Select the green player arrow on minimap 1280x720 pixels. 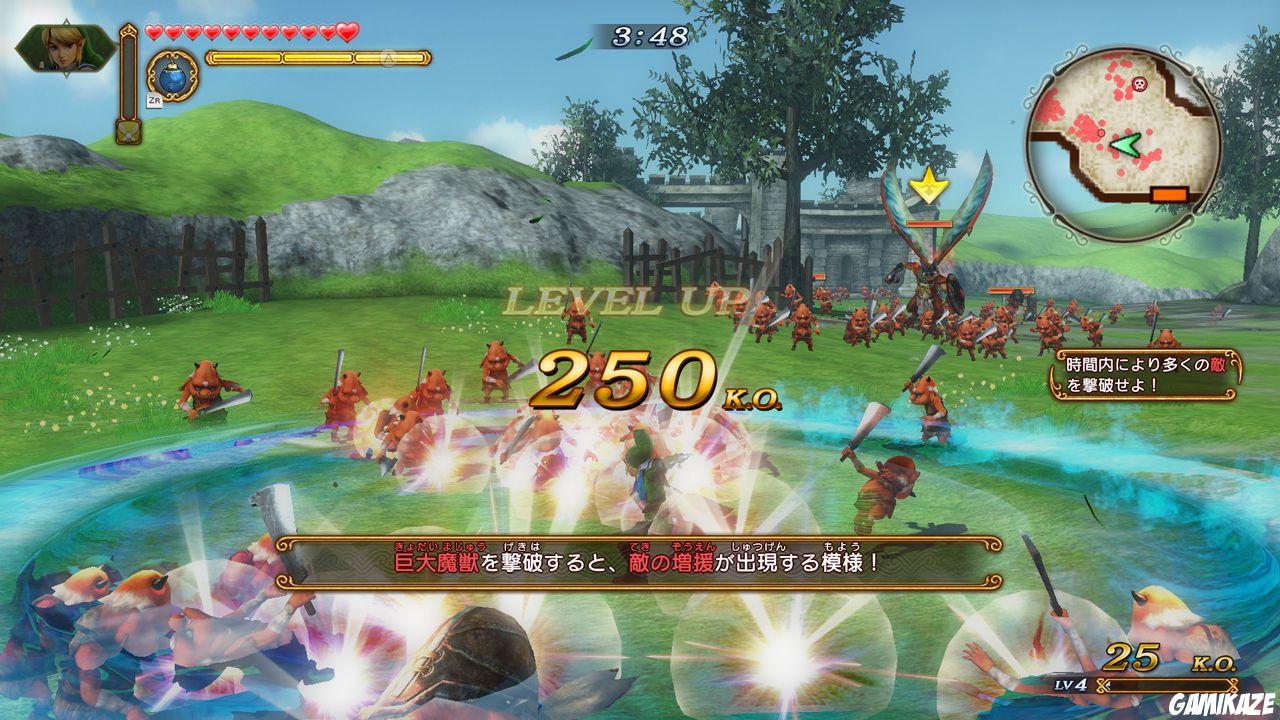point(1125,145)
